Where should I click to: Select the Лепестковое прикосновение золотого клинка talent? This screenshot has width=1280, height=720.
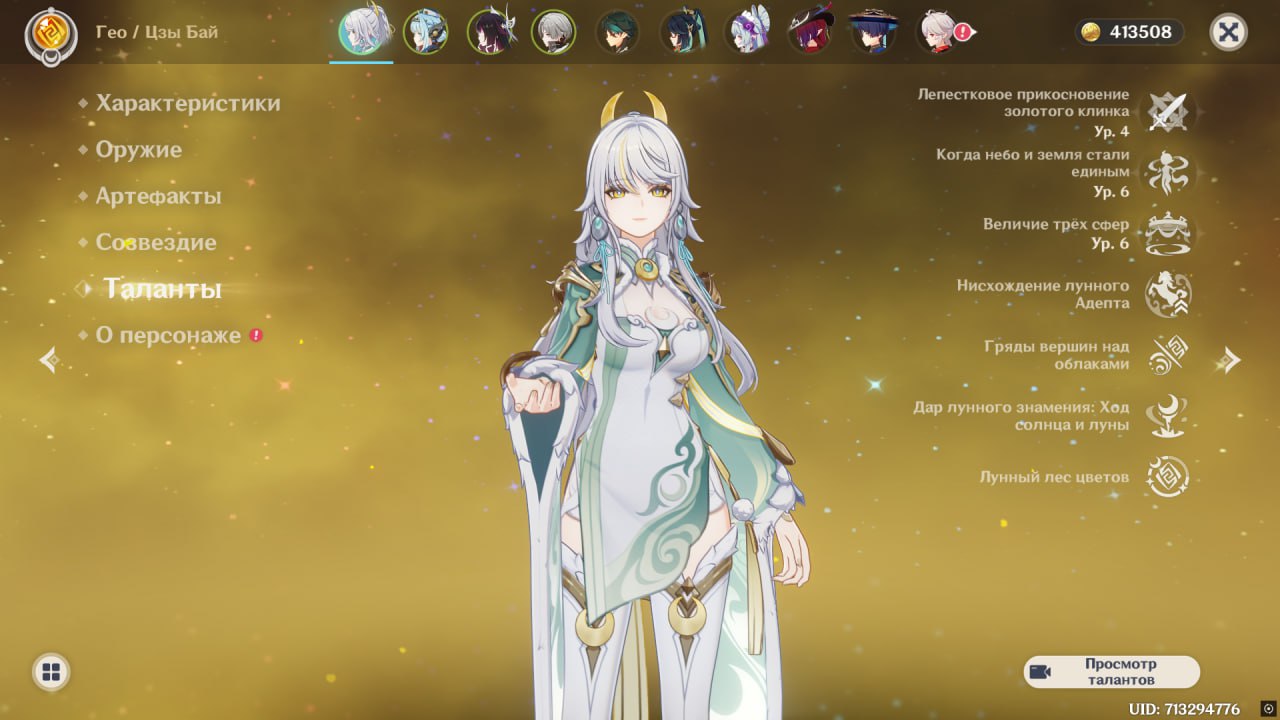pyautogui.click(x=1167, y=112)
